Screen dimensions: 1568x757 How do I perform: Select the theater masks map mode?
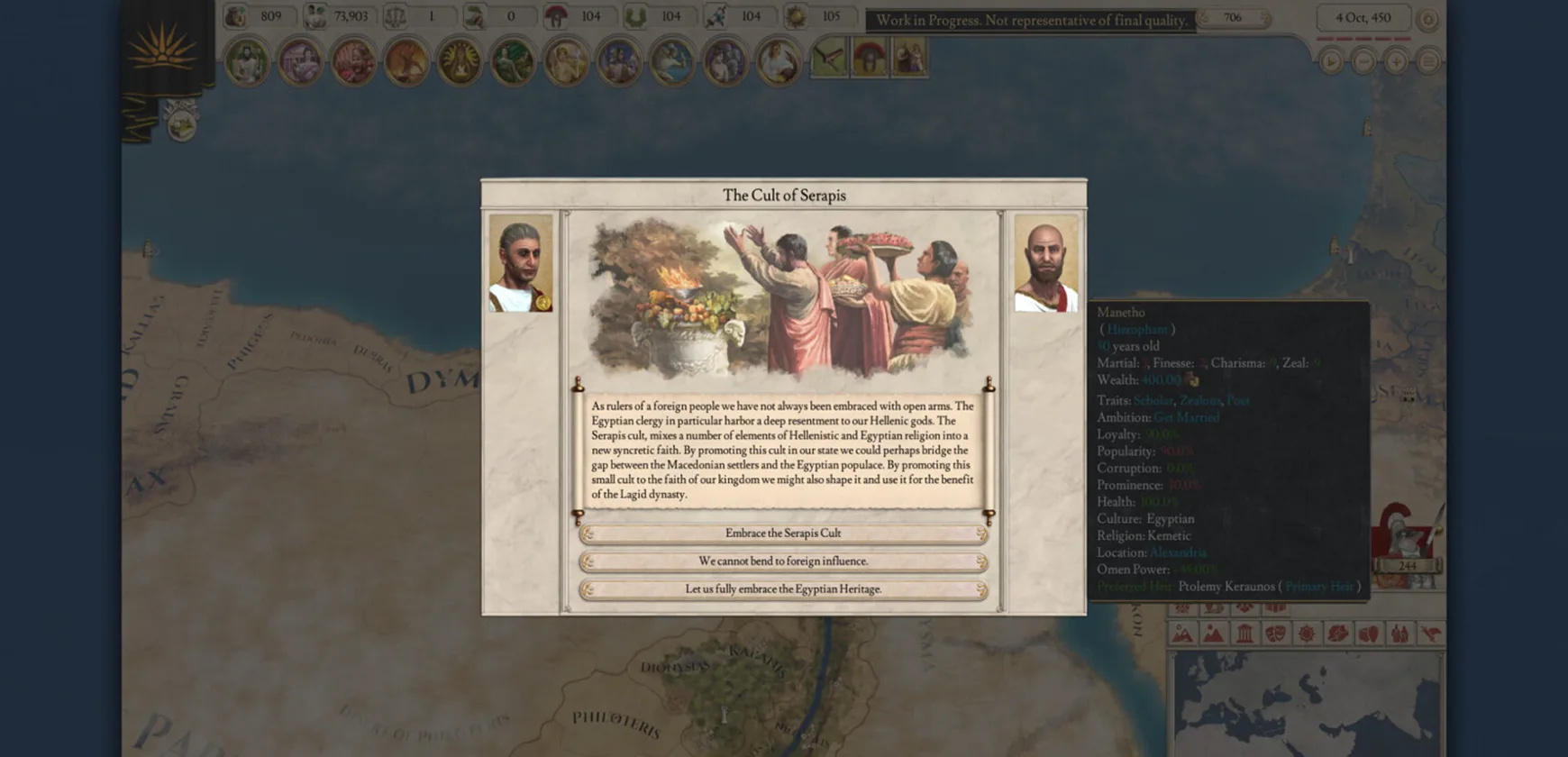coord(1275,634)
